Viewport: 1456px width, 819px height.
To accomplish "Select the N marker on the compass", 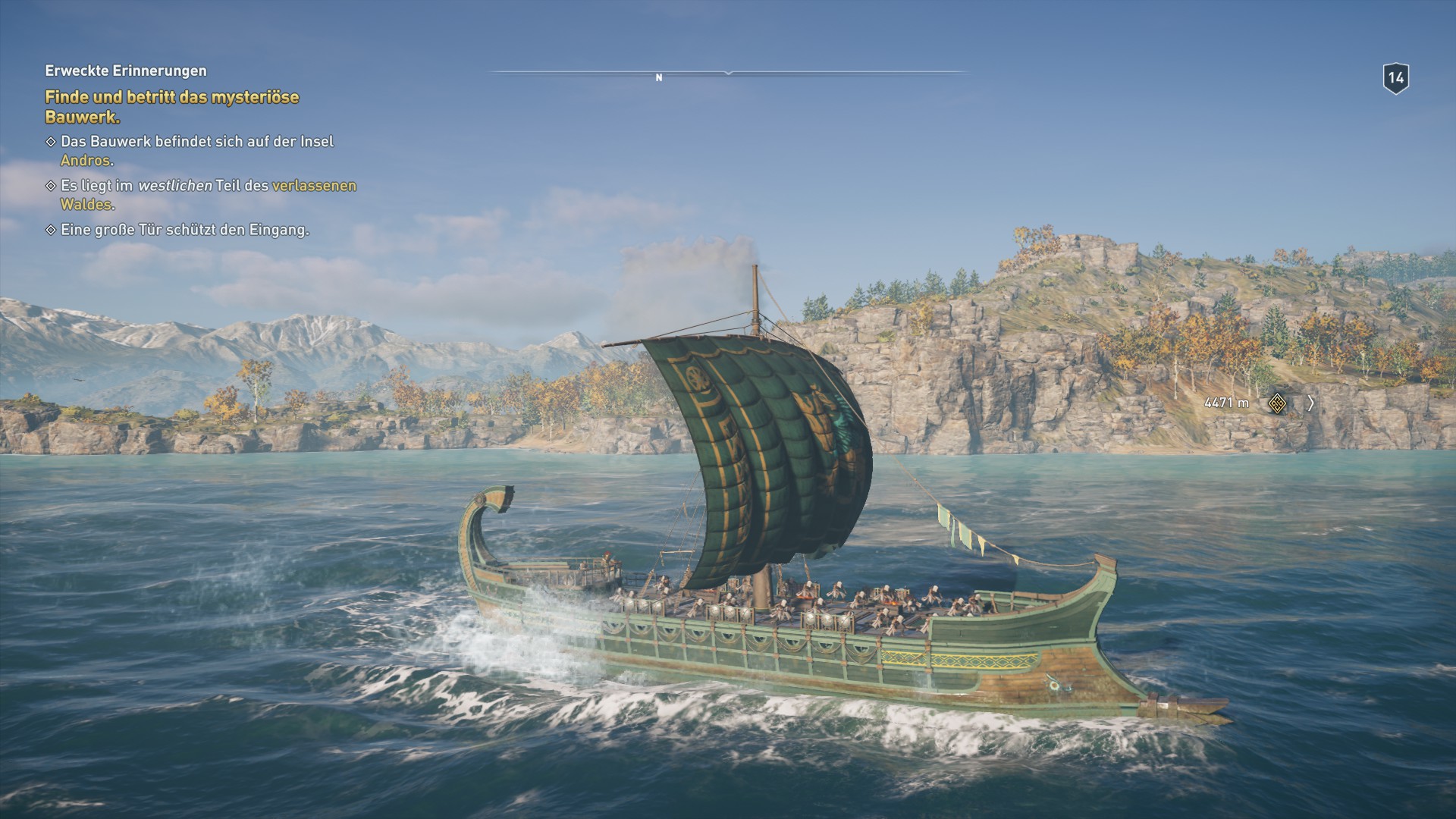I will 659,76.
